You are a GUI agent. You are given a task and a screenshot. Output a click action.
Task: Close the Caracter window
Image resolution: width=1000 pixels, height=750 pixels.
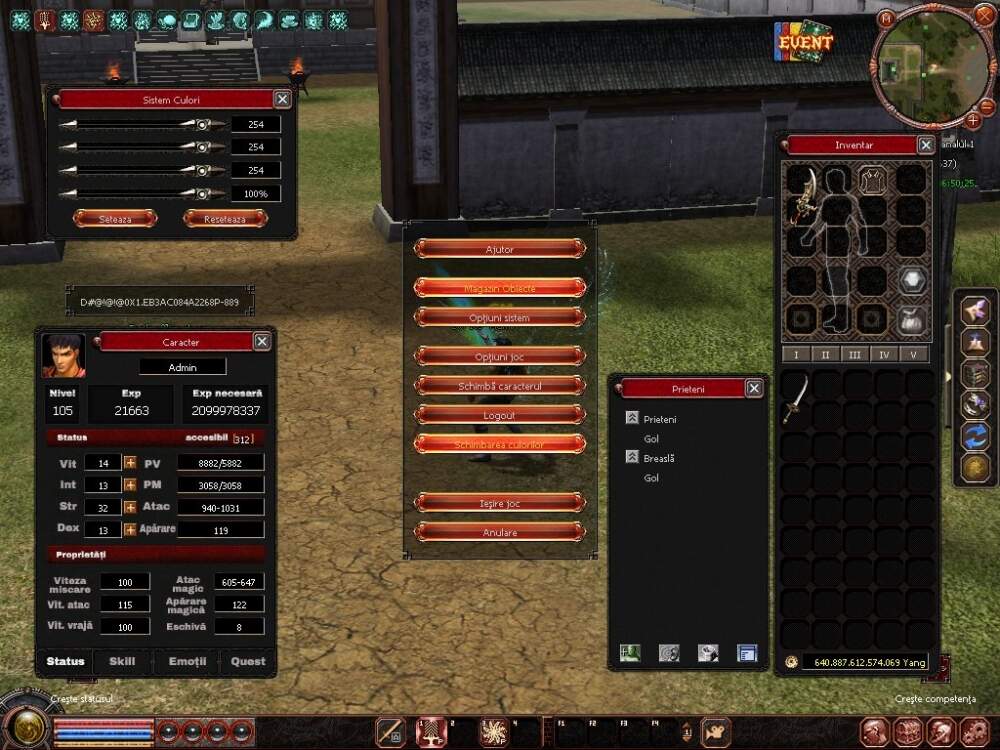262,342
